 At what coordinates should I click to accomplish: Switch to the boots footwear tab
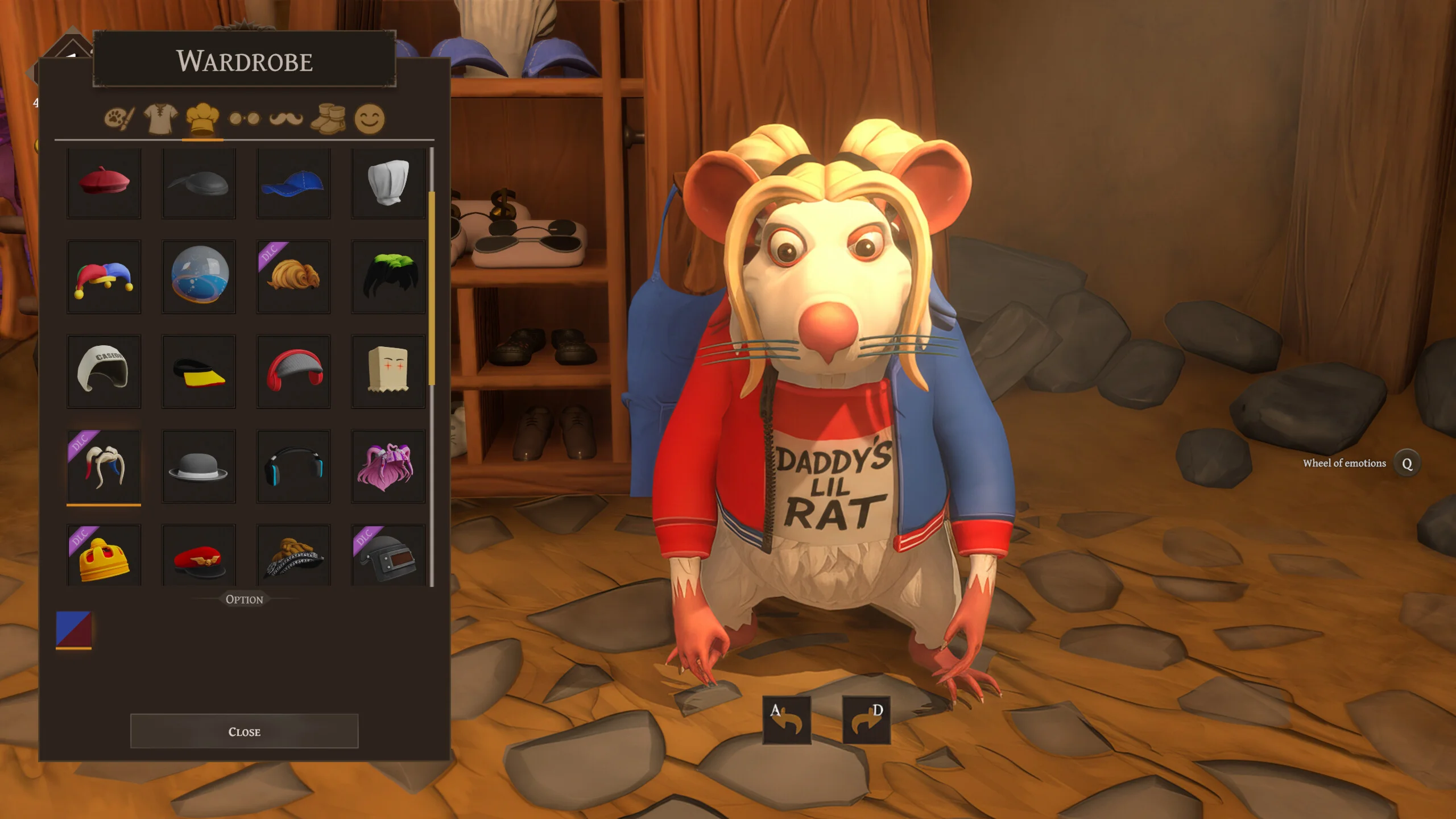pyautogui.click(x=328, y=118)
